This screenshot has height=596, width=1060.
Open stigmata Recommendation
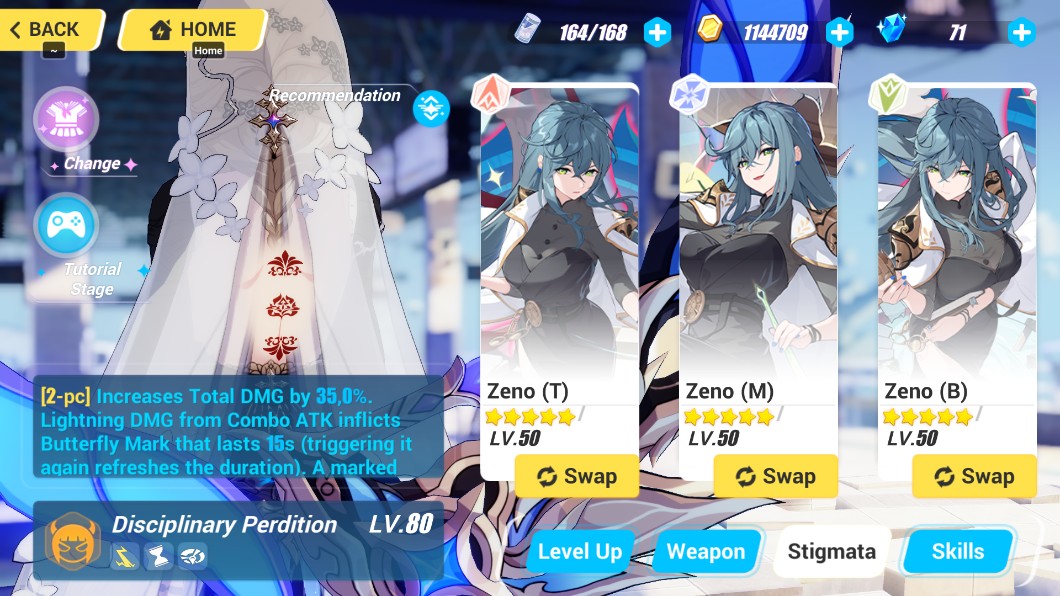[x=431, y=107]
